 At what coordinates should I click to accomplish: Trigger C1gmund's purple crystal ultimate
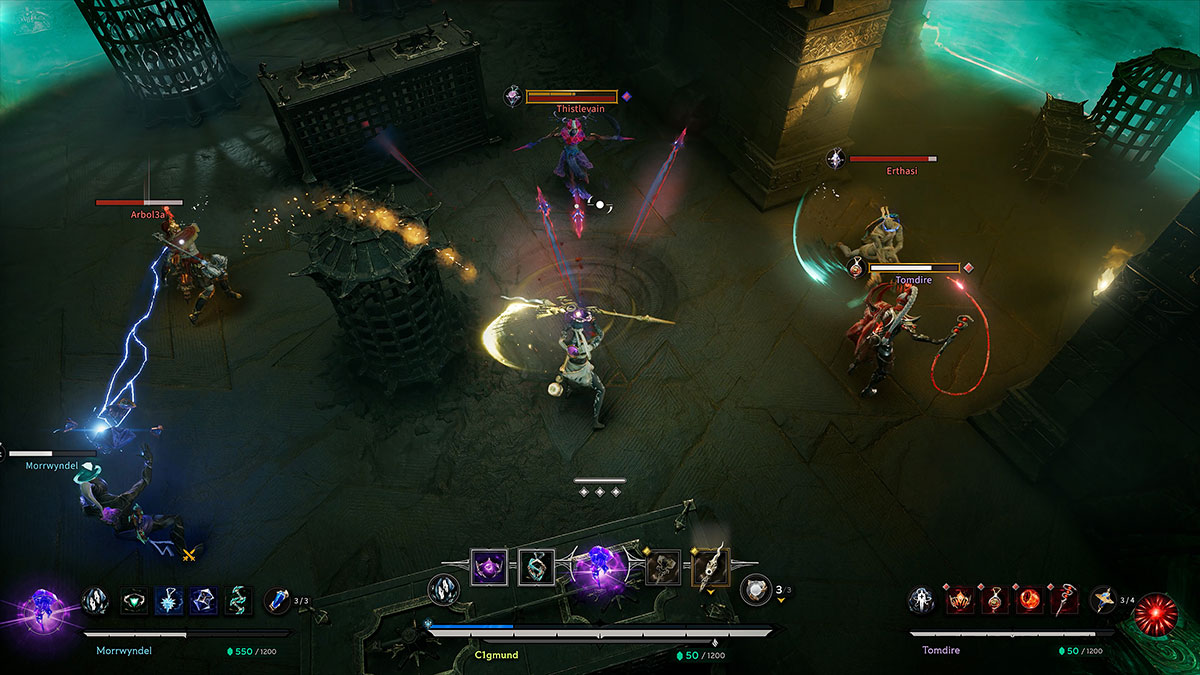point(599,566)
